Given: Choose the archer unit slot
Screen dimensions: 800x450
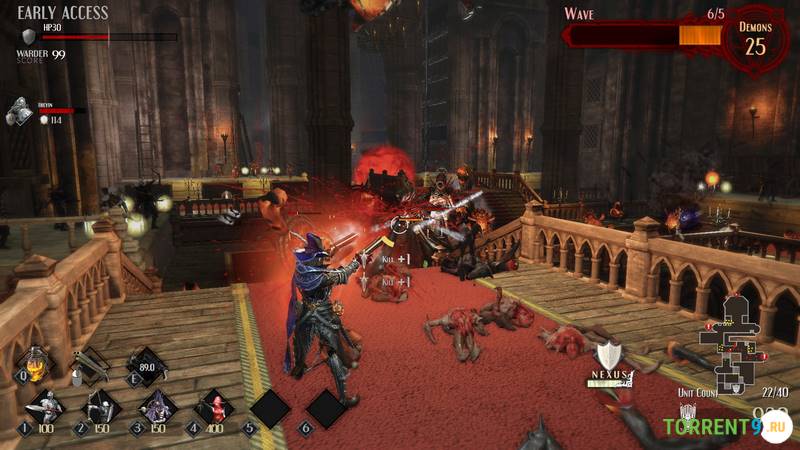Looking at the screenshot, I should point(100,407).
